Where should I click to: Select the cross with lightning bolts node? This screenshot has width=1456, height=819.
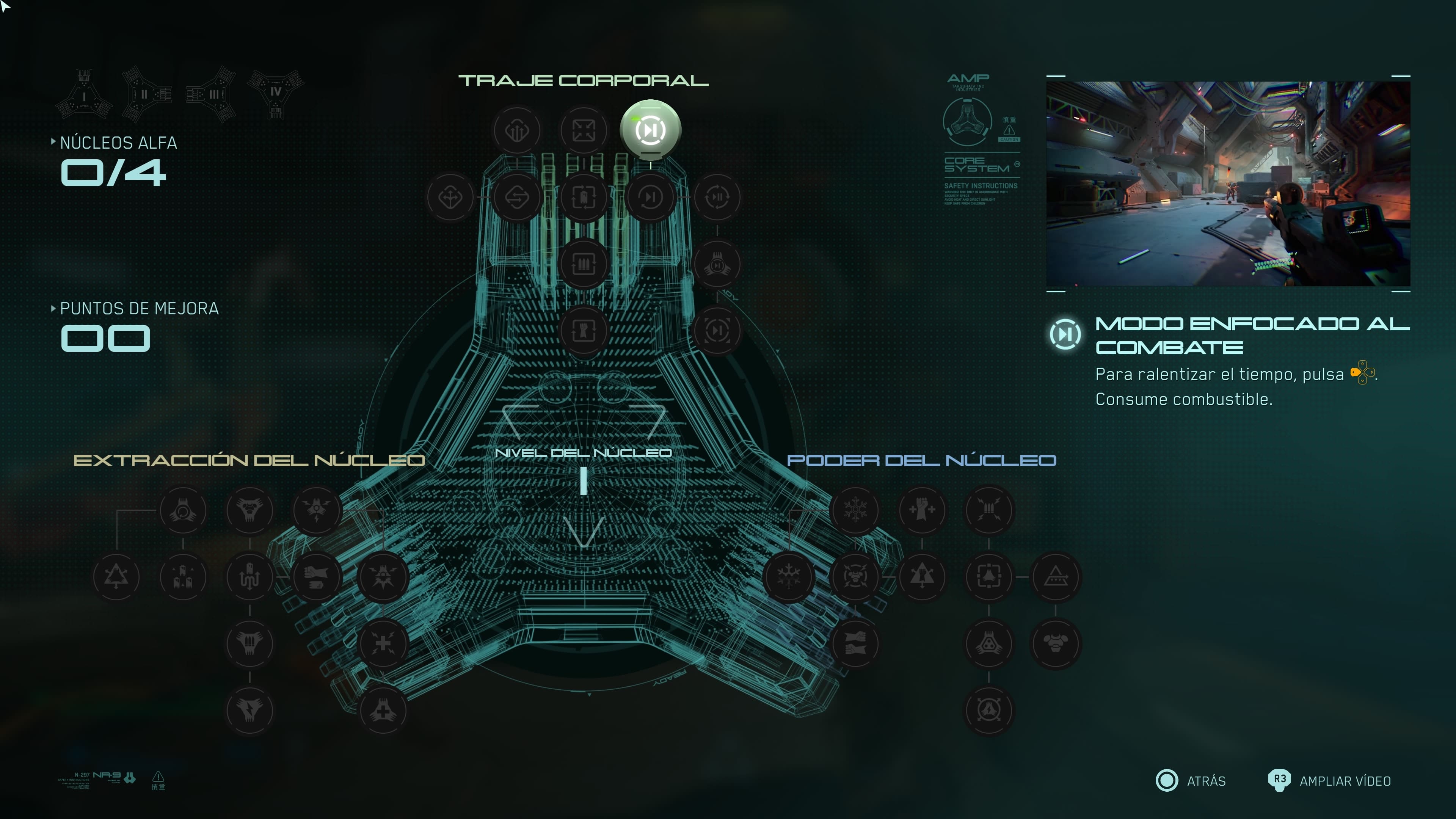pos(383,644)
